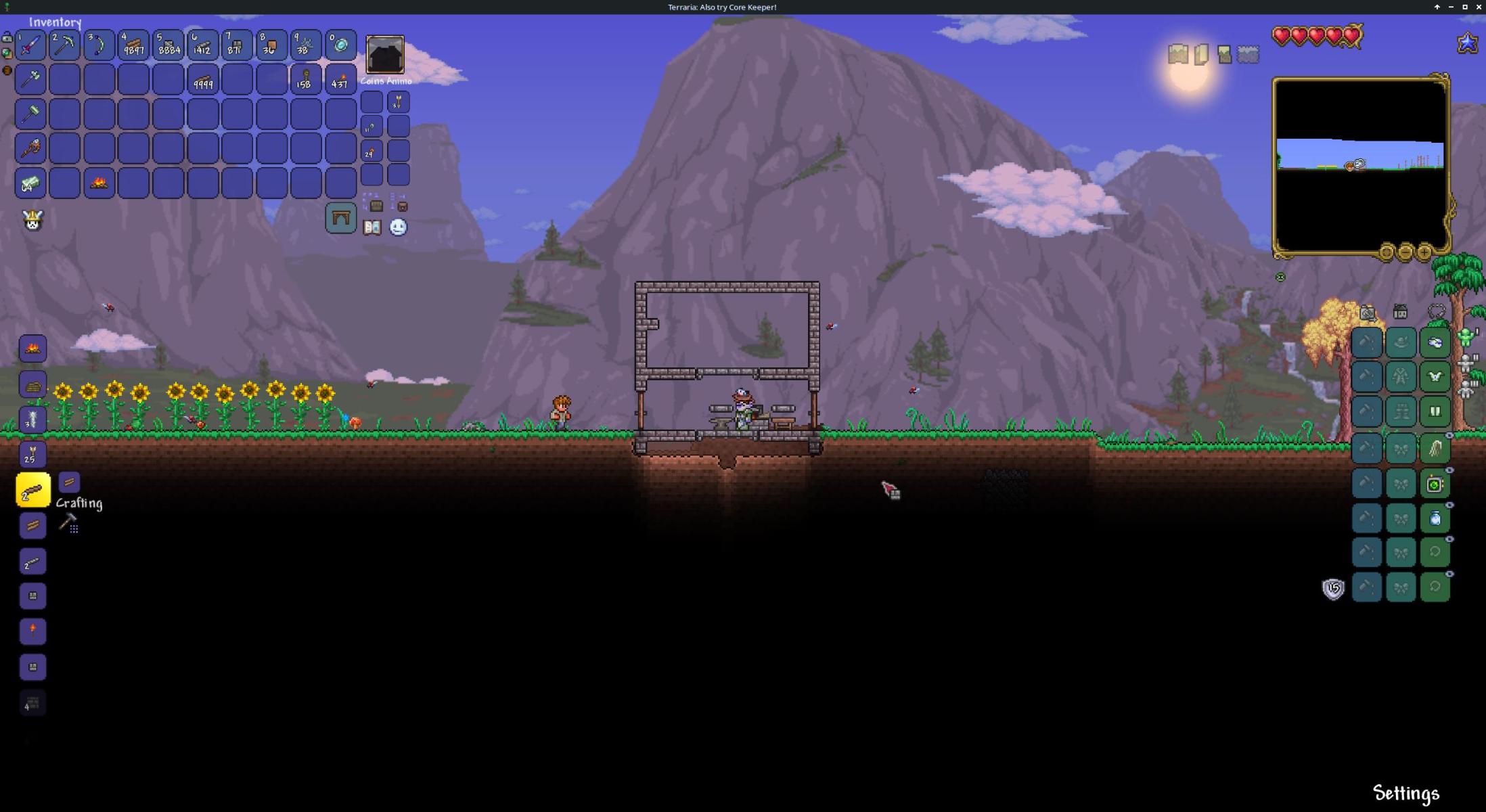Image resolution: width=1486 pixels, height=812 pixels.
Task: Choose the bow in hotbar slot 3
Action: (x=99, y=45)
